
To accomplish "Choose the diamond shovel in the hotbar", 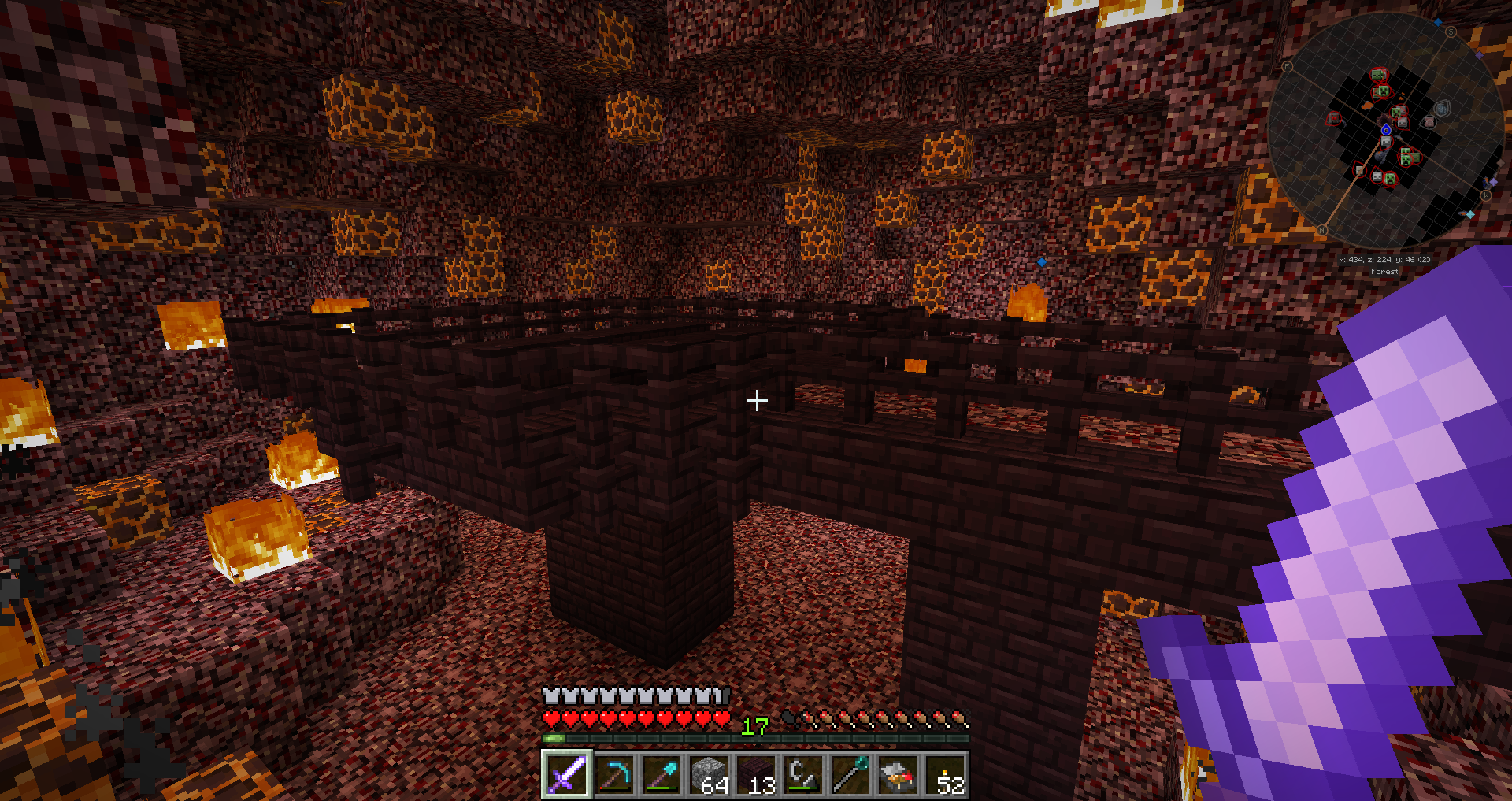I will (661, 774).
